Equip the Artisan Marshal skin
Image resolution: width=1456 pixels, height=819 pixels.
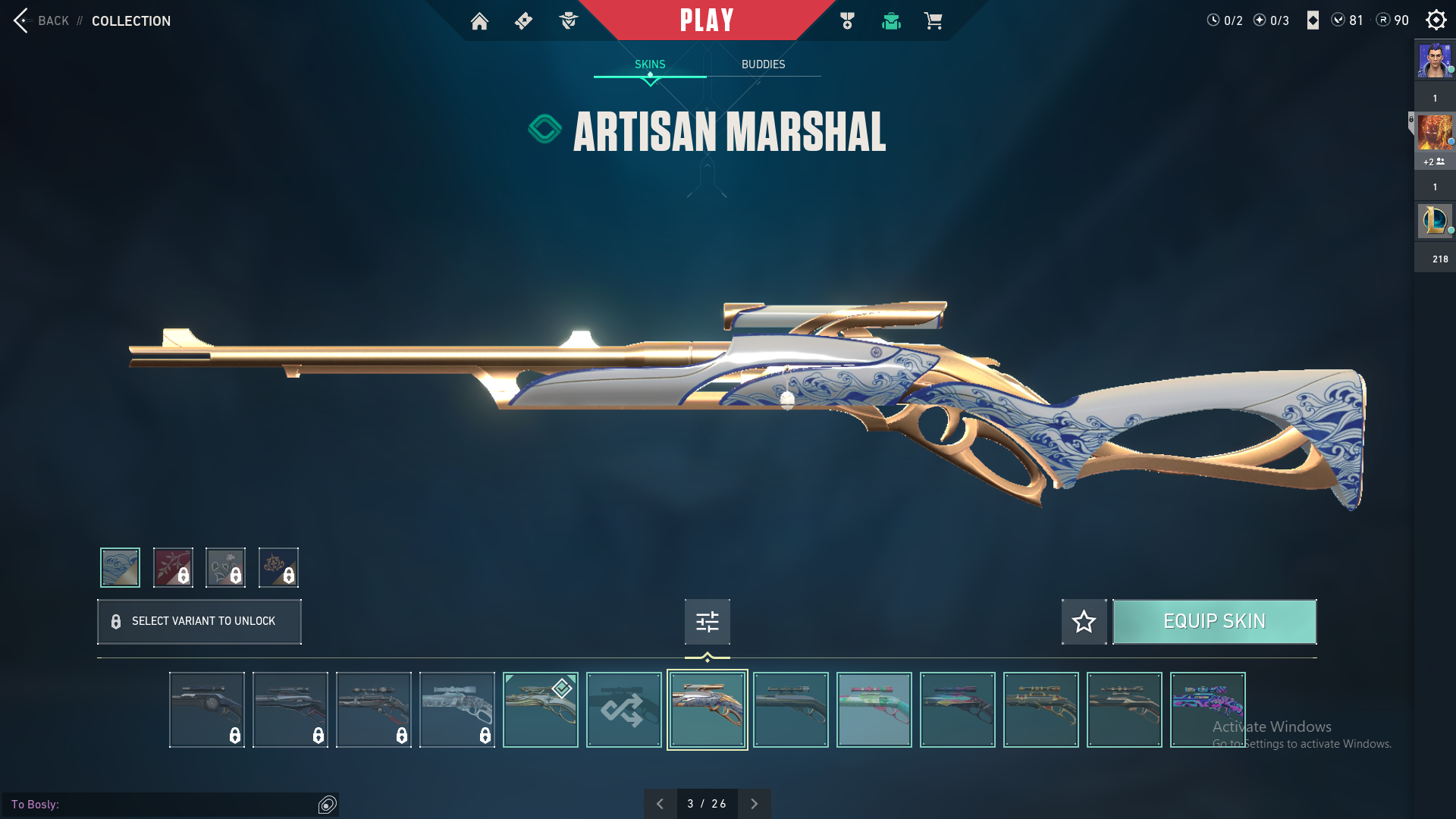click(1214, 622)
